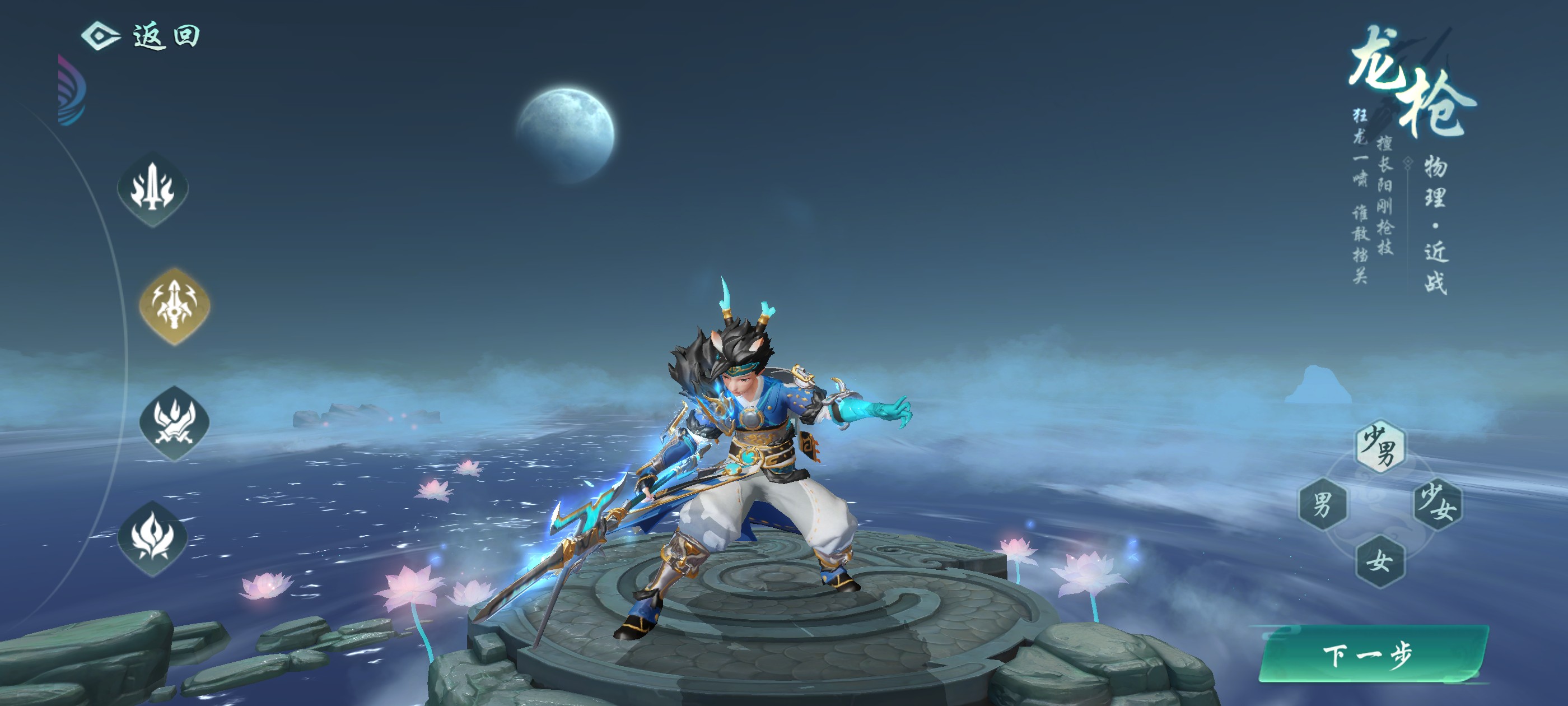This screenshot has width=1568, height=706.
Task: Select the highlighted gold spear class icon
Action: [175, 306]
